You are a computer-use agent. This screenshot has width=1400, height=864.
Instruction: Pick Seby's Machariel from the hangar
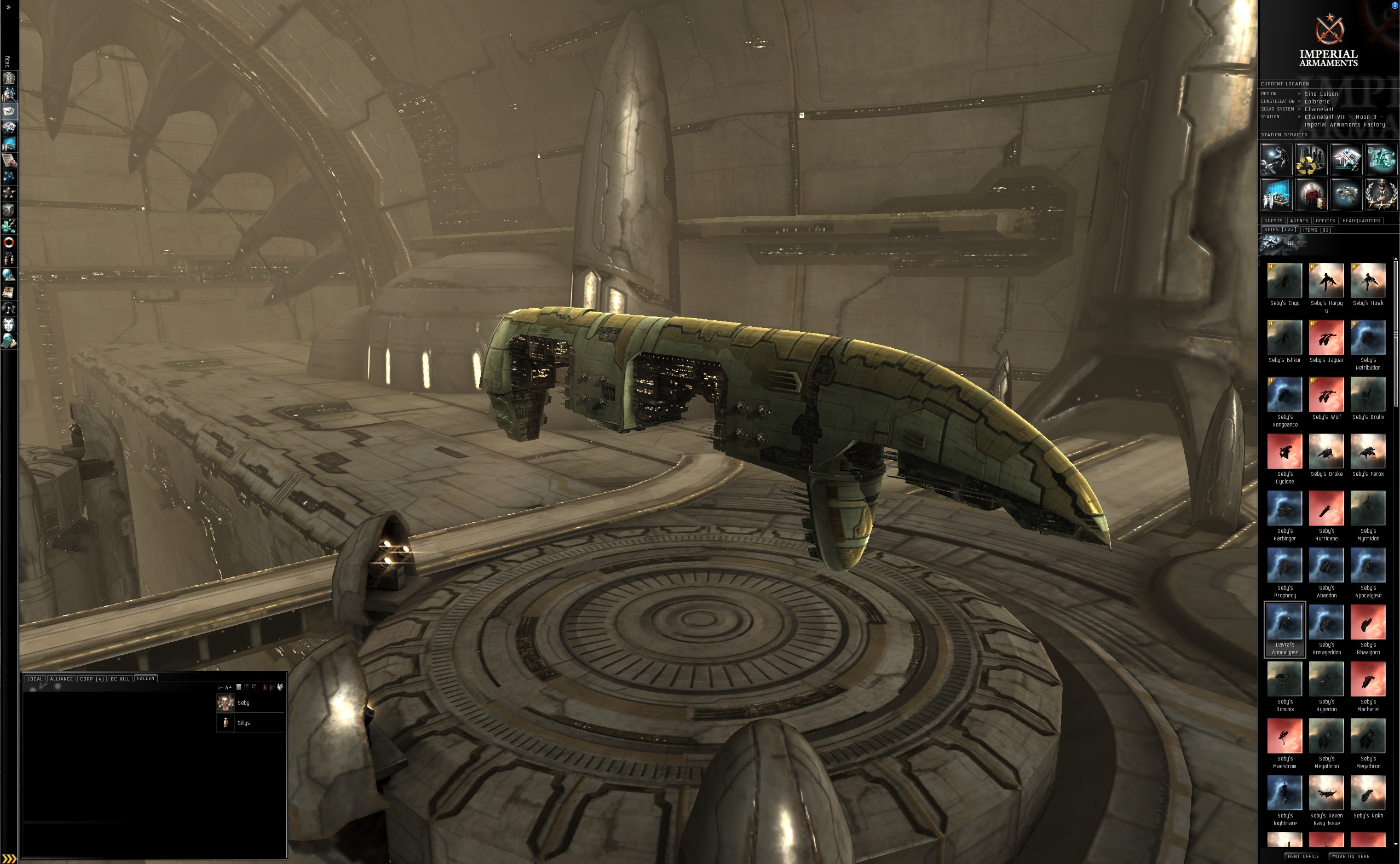(1368, 679)
